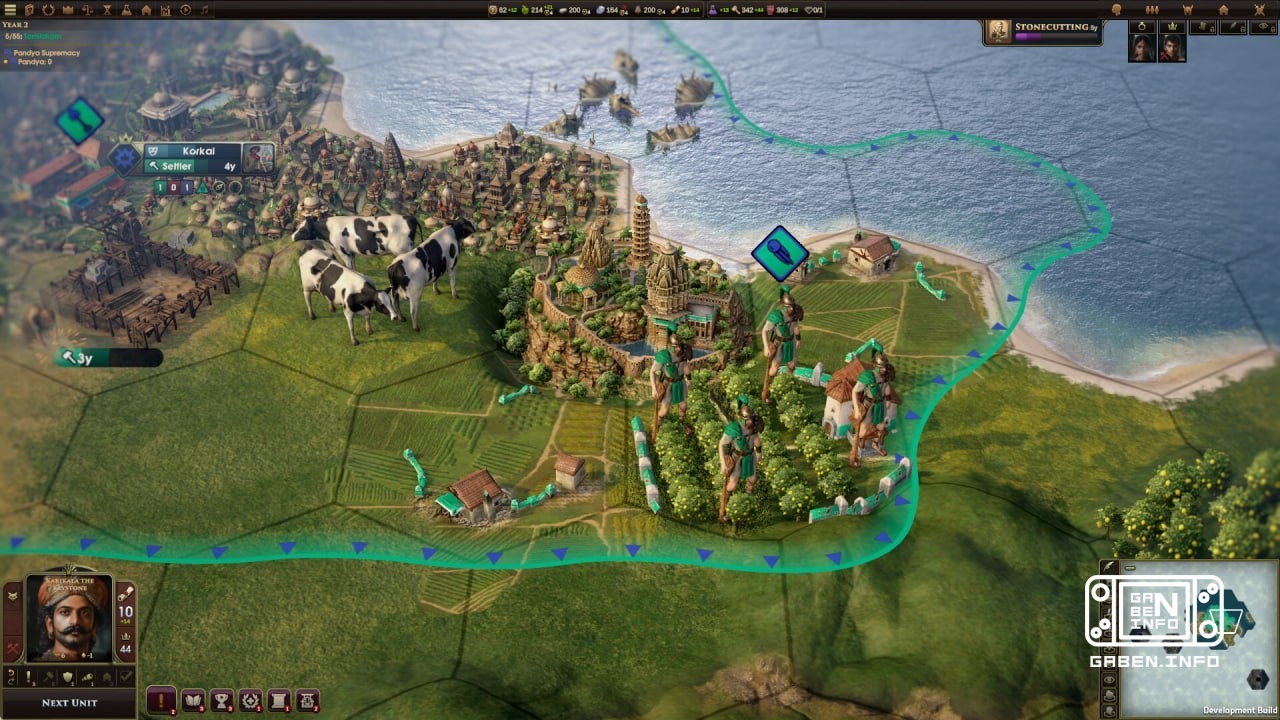Open the scroll laws icon at screen bottom

tap(279, 700)
